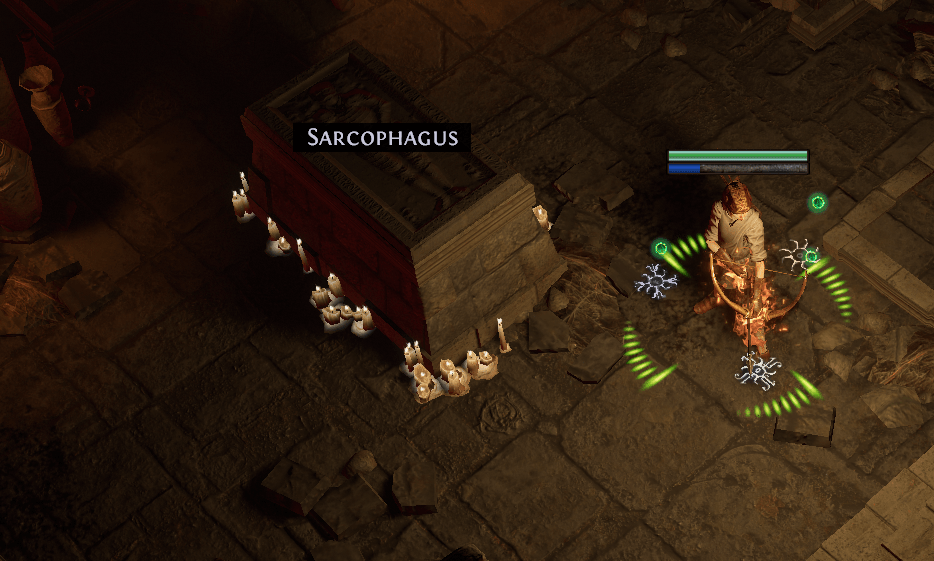Open the Sarcophagus via its name label

(381, 138)
